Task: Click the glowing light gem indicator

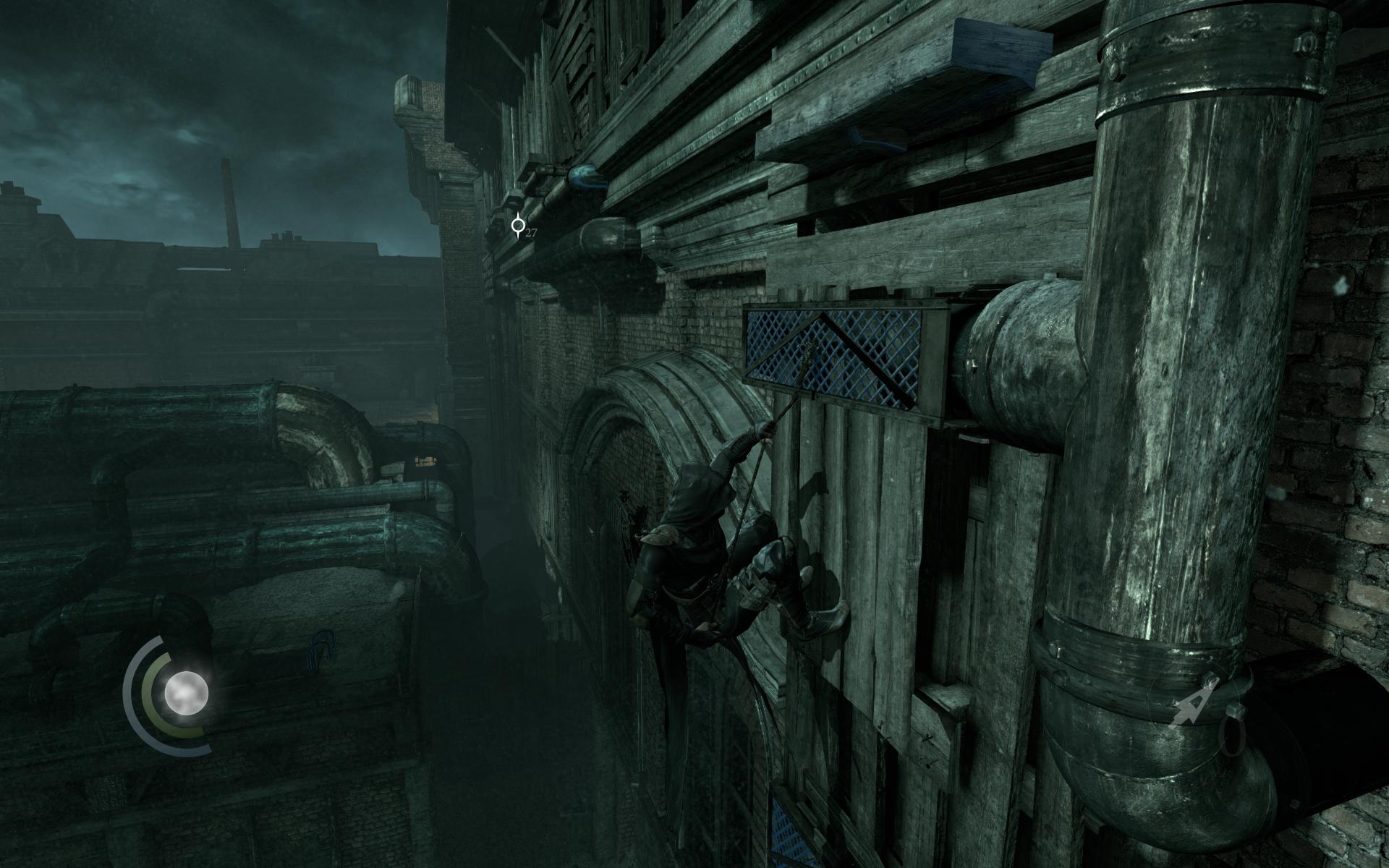Action: tap(186, 693)
